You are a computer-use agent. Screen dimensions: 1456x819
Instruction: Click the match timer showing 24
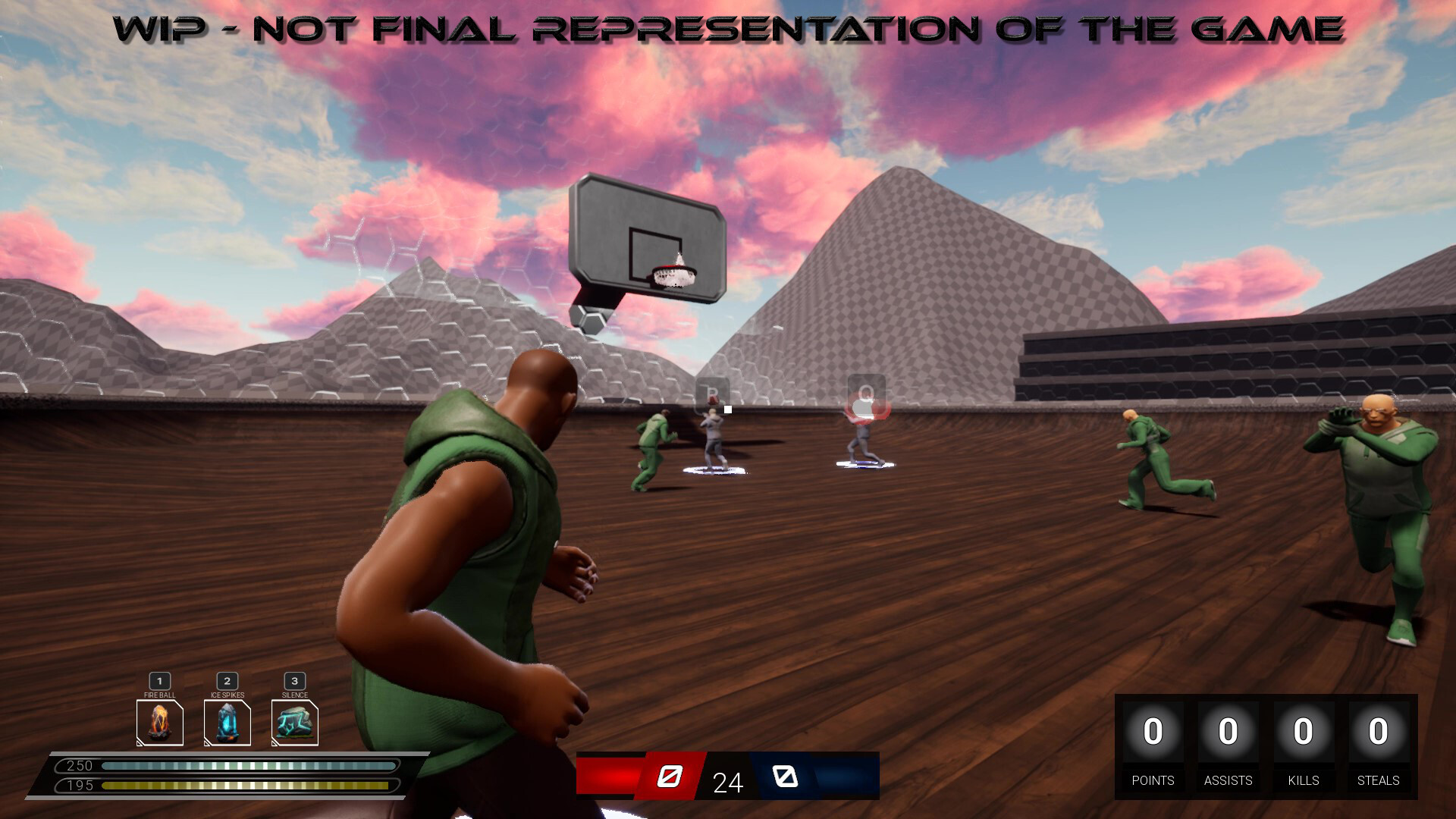pyautogui.click(x=726, y=782)
